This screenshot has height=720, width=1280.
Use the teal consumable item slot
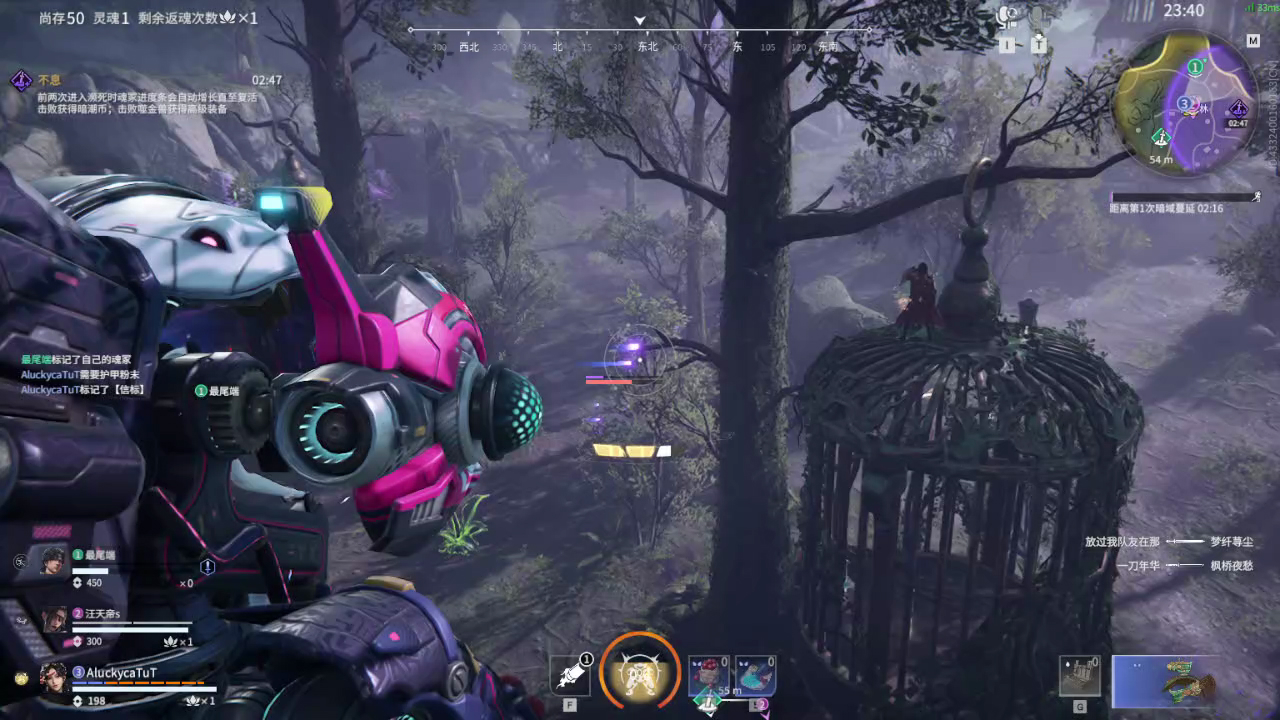(x=755, y=675)
